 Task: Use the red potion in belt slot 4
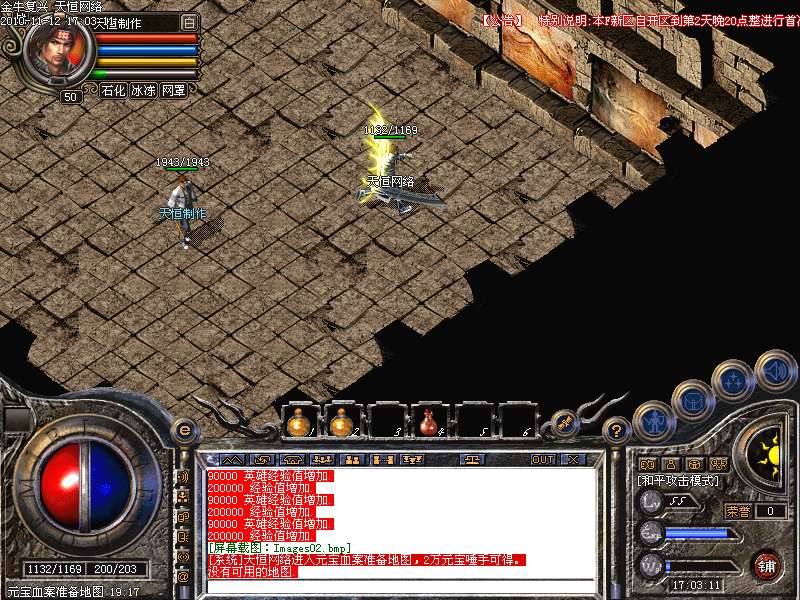[429, 423]
